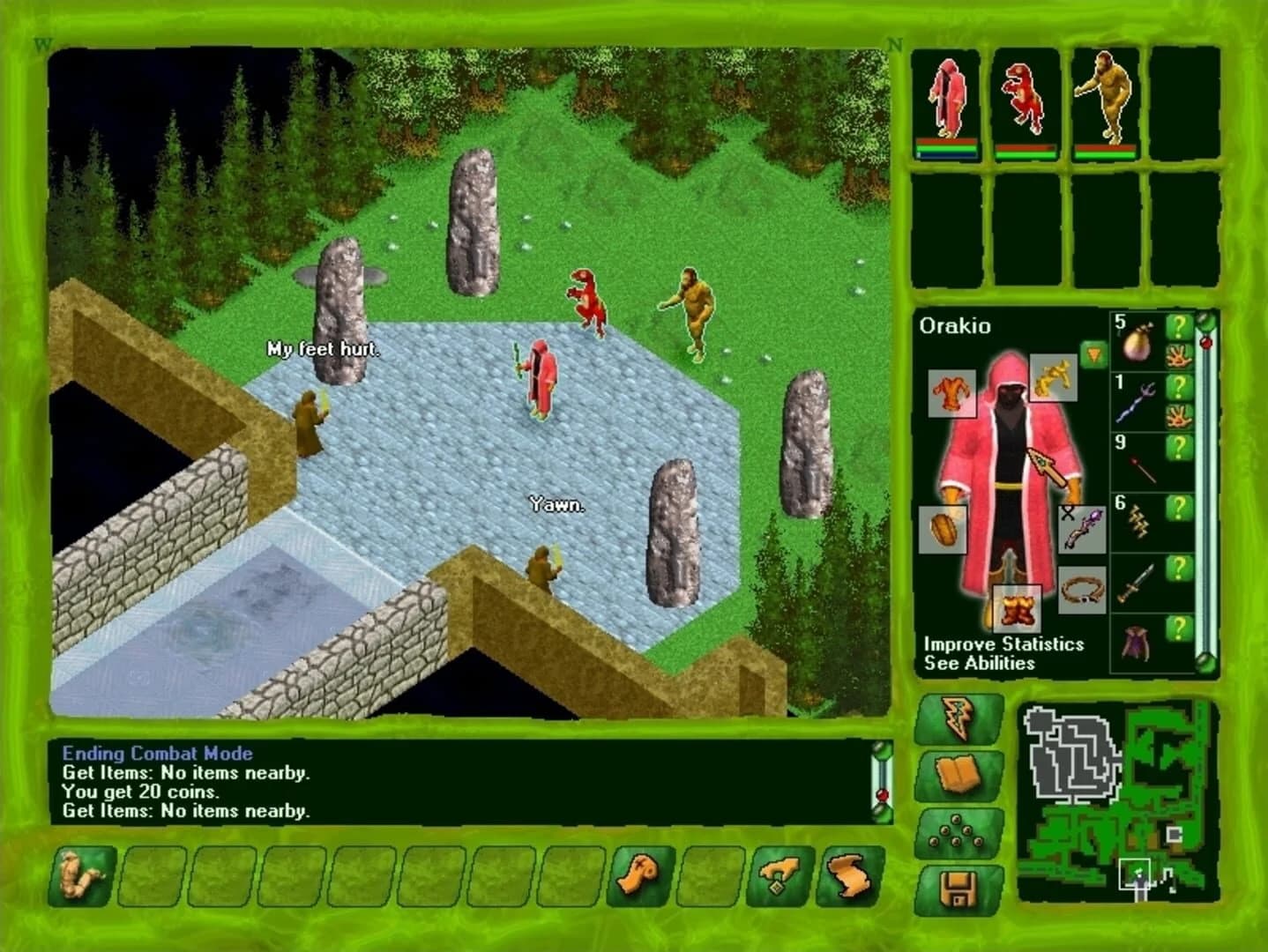Click the lightning bolt spellcasting icon
This screenshot has width=1268, height=952.
click(x=958, y=716)
